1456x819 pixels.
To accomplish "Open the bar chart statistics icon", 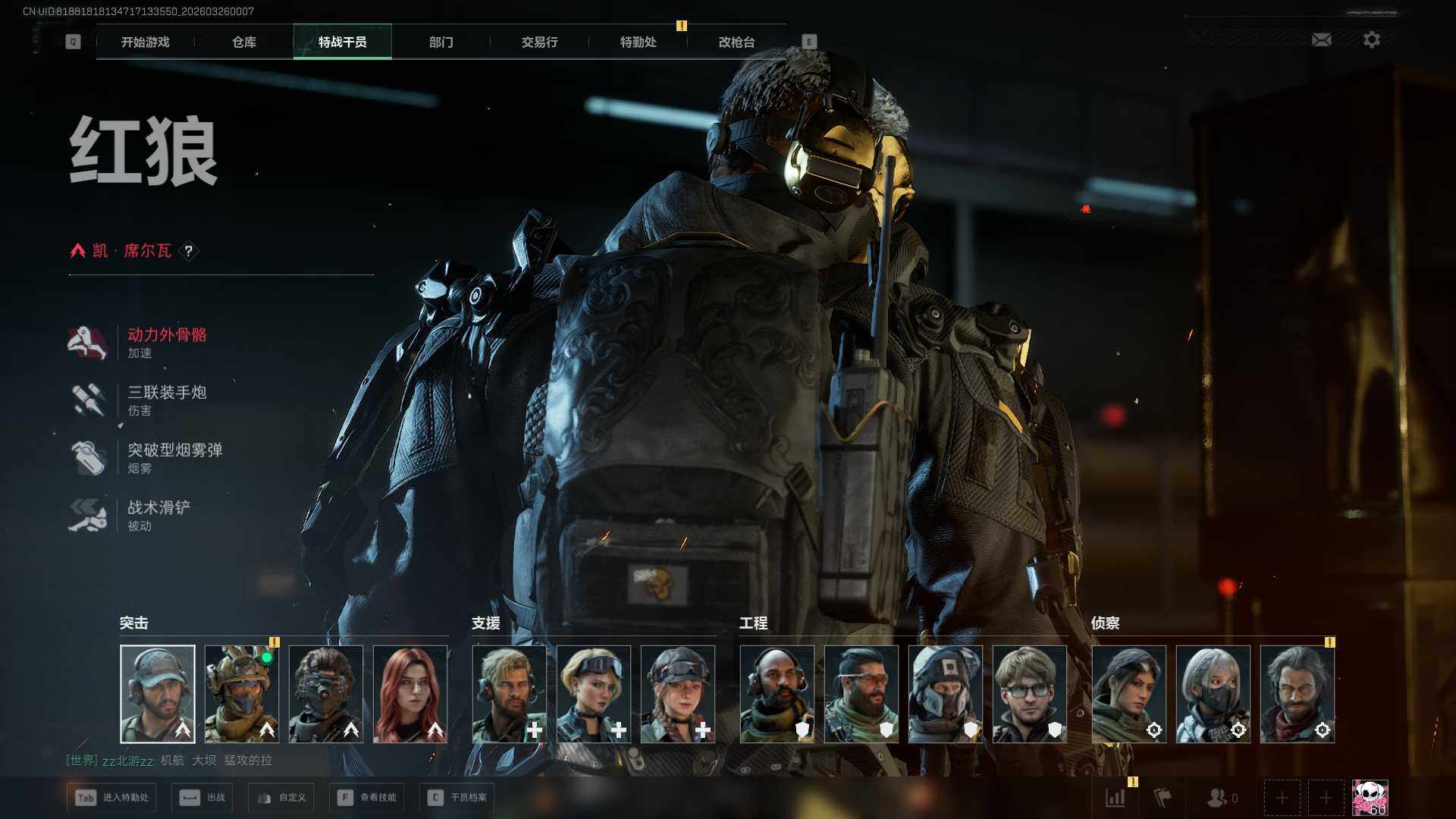I will click(1116, 798).
